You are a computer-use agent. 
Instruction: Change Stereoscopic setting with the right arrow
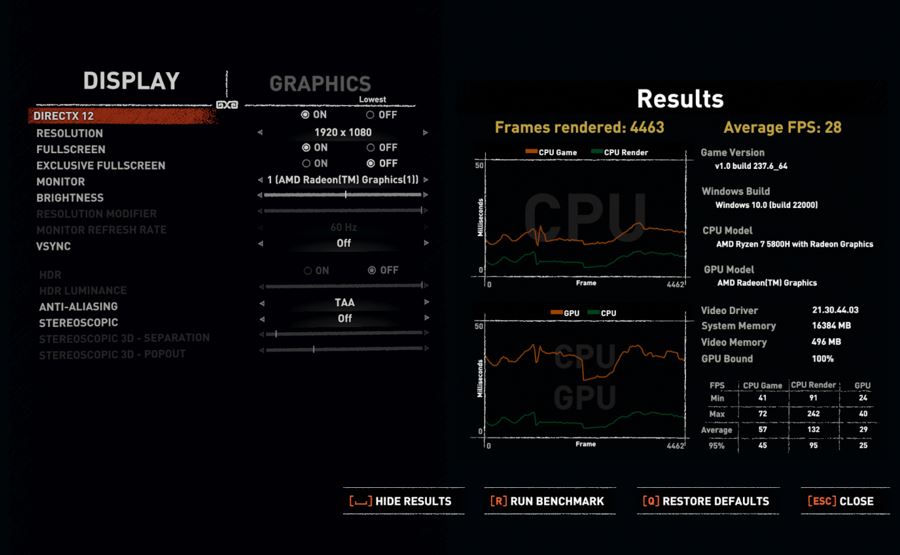[426, 318]
